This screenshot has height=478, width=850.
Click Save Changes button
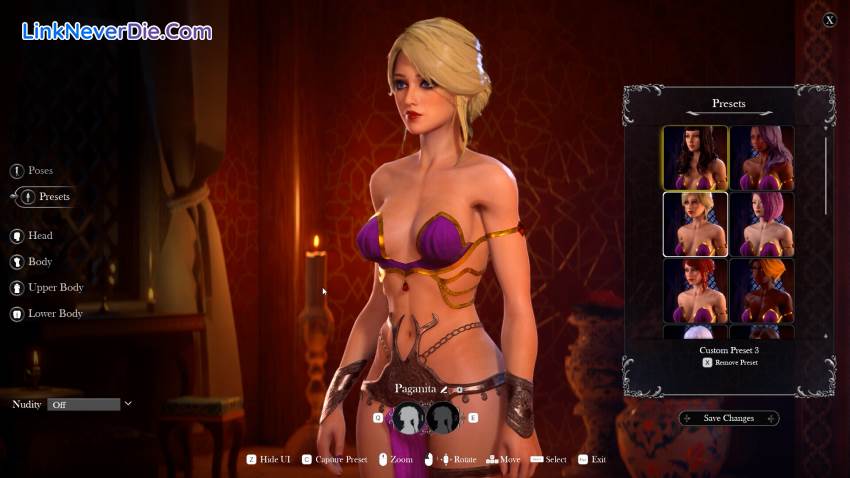point(729,418)
